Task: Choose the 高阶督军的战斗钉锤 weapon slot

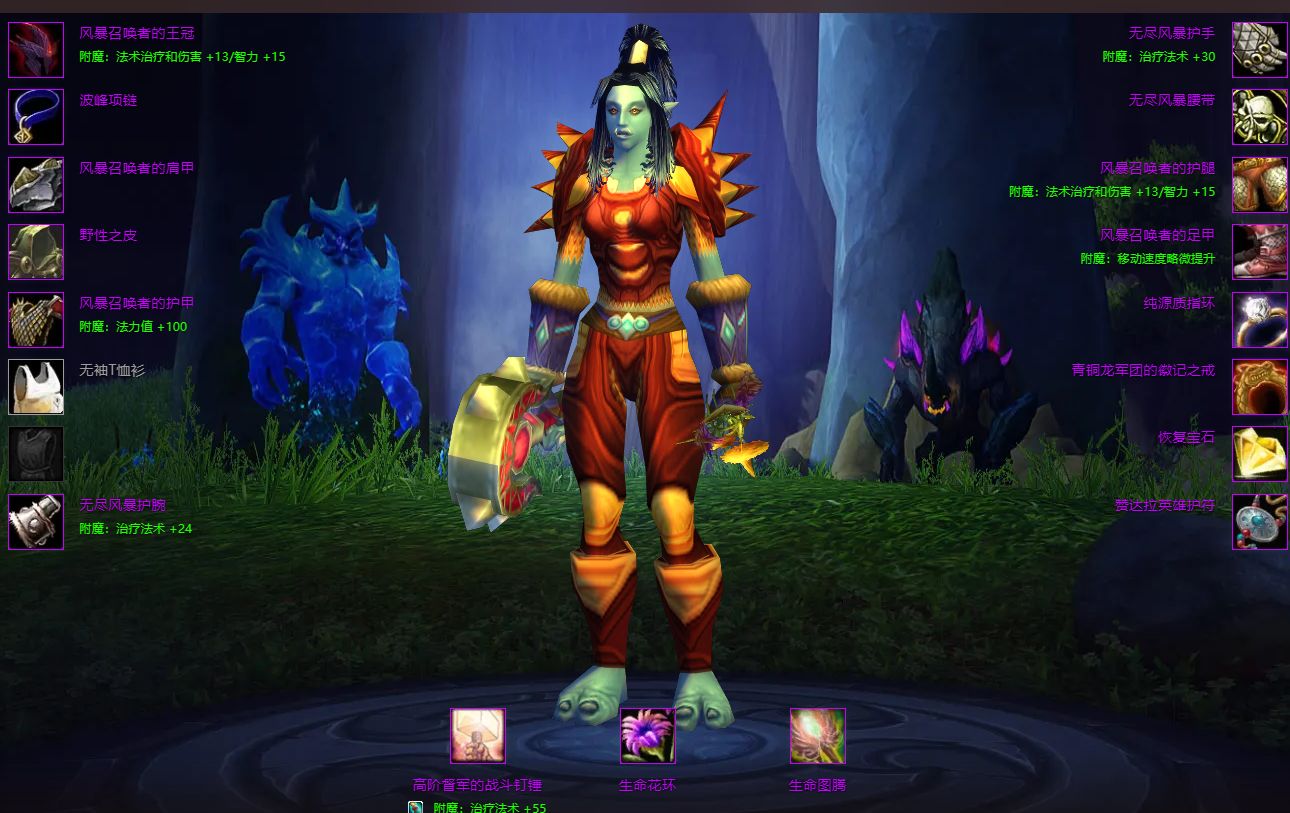Action: pos(478,736)
